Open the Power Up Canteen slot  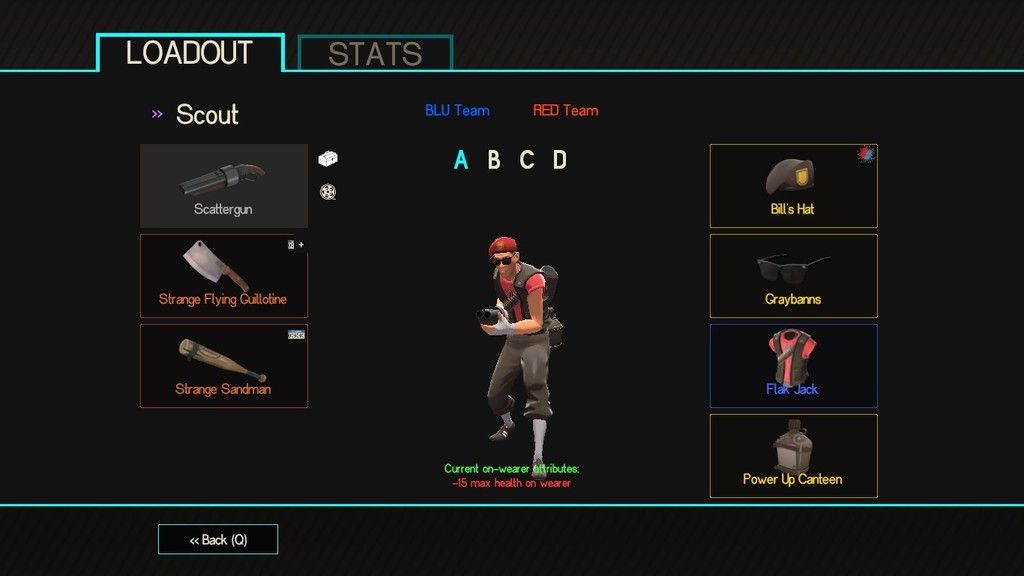[793, 456]
